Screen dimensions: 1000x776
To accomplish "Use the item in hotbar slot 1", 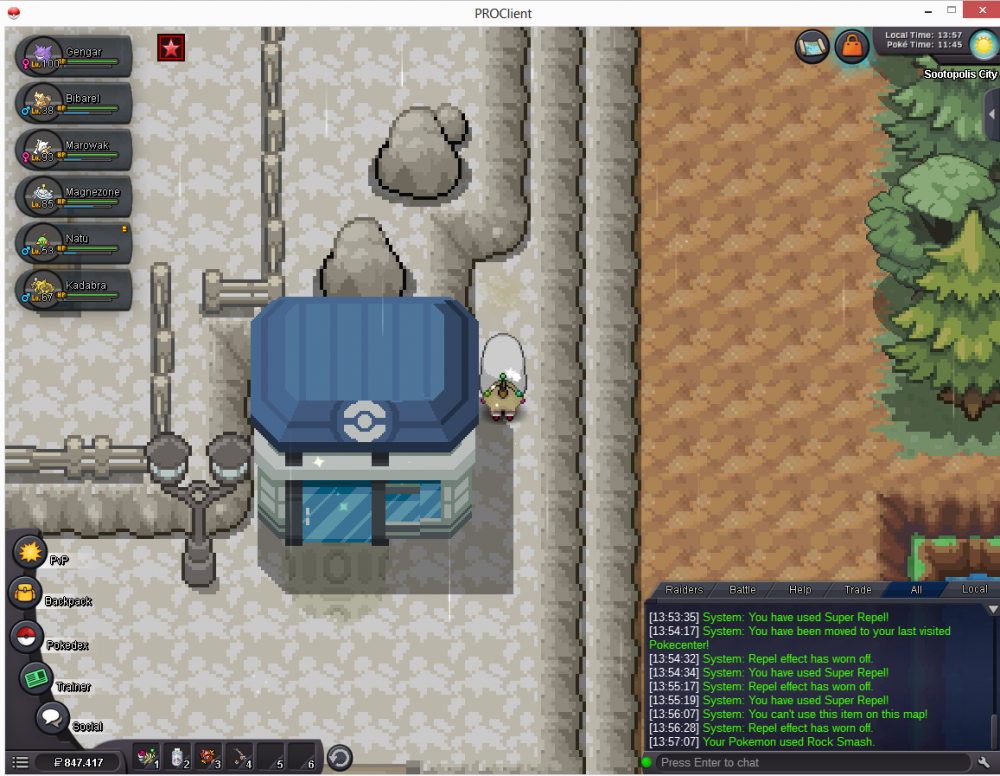I will coord(149,757).
